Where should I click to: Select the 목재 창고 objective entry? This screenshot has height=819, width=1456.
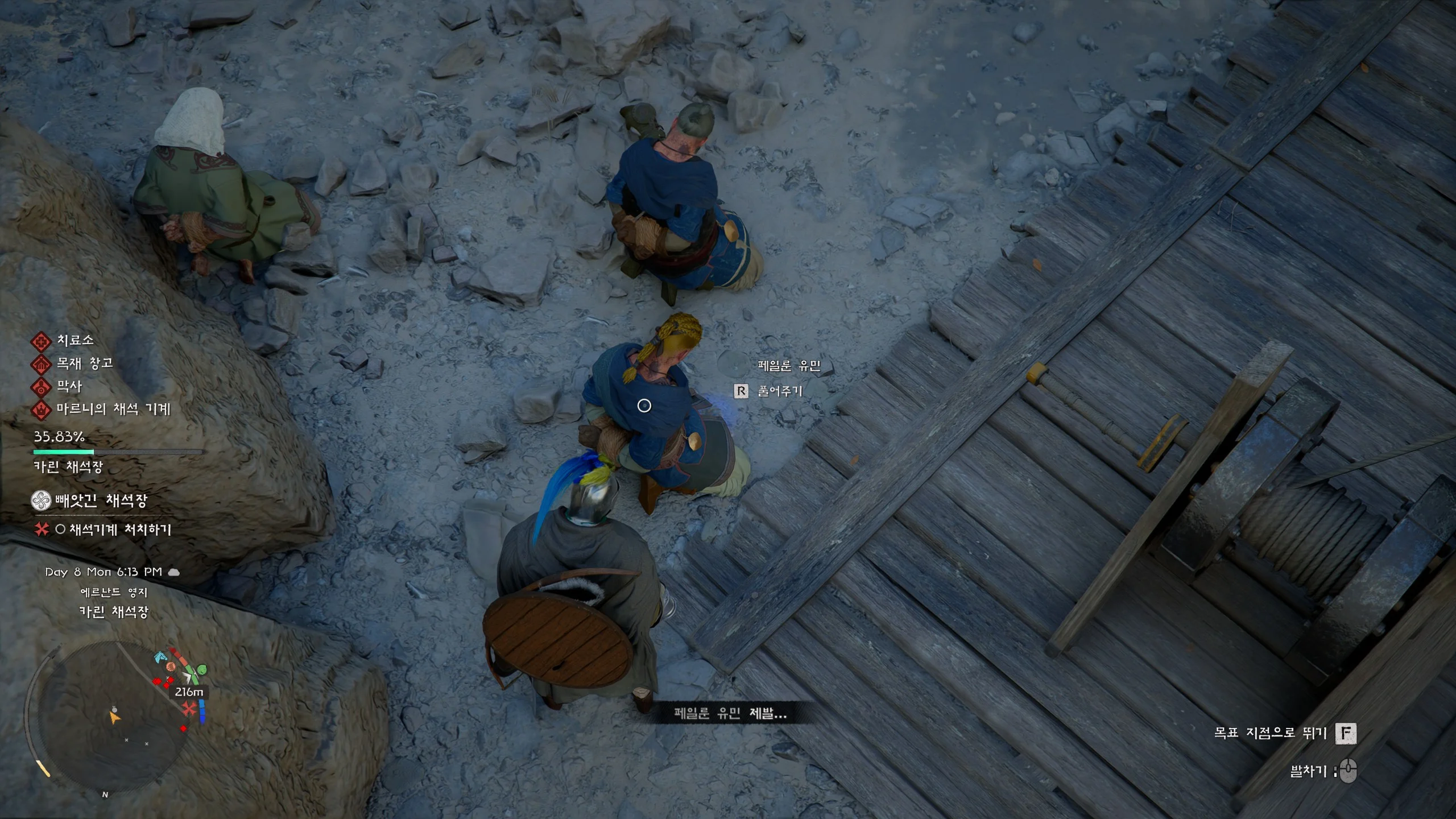coord(84,363)
